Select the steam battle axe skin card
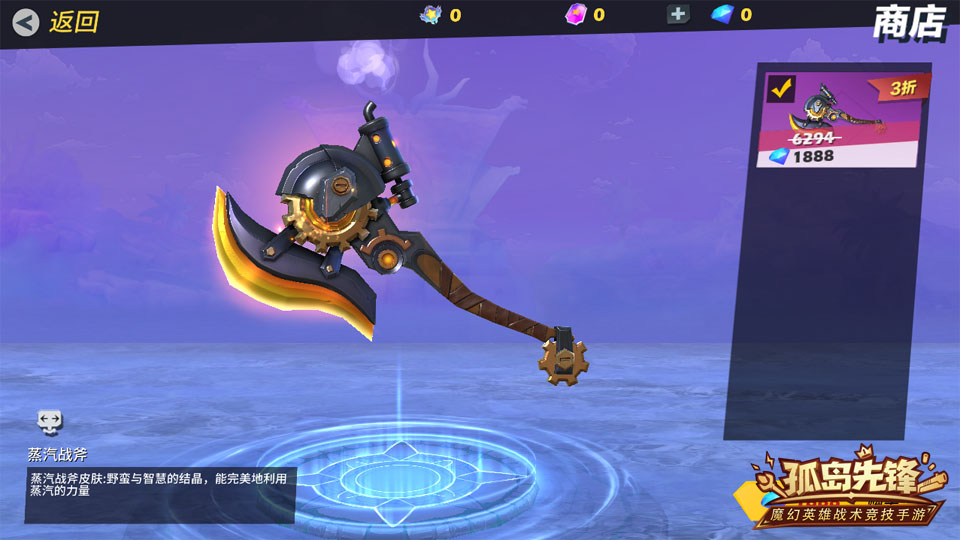 pos(841,120)
